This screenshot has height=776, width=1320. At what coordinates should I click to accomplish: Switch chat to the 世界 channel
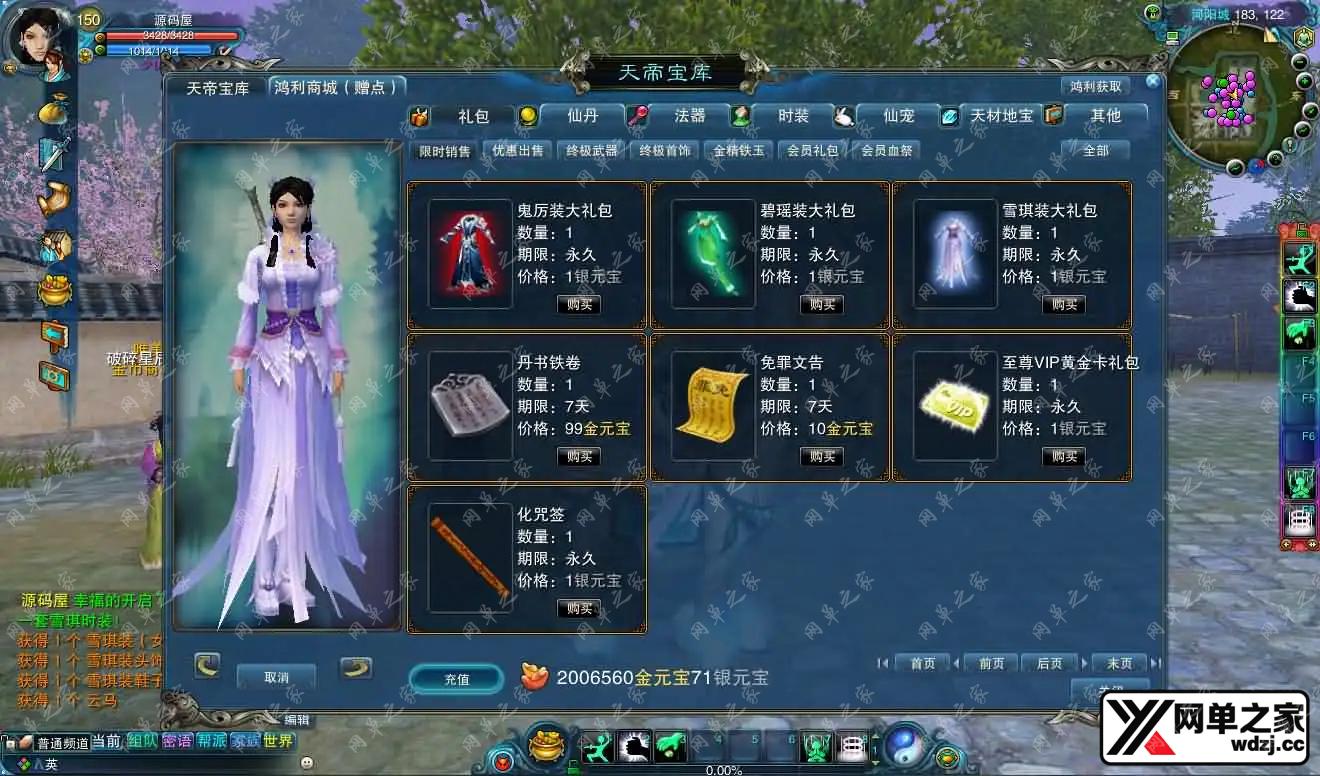(x=279, y=741)
